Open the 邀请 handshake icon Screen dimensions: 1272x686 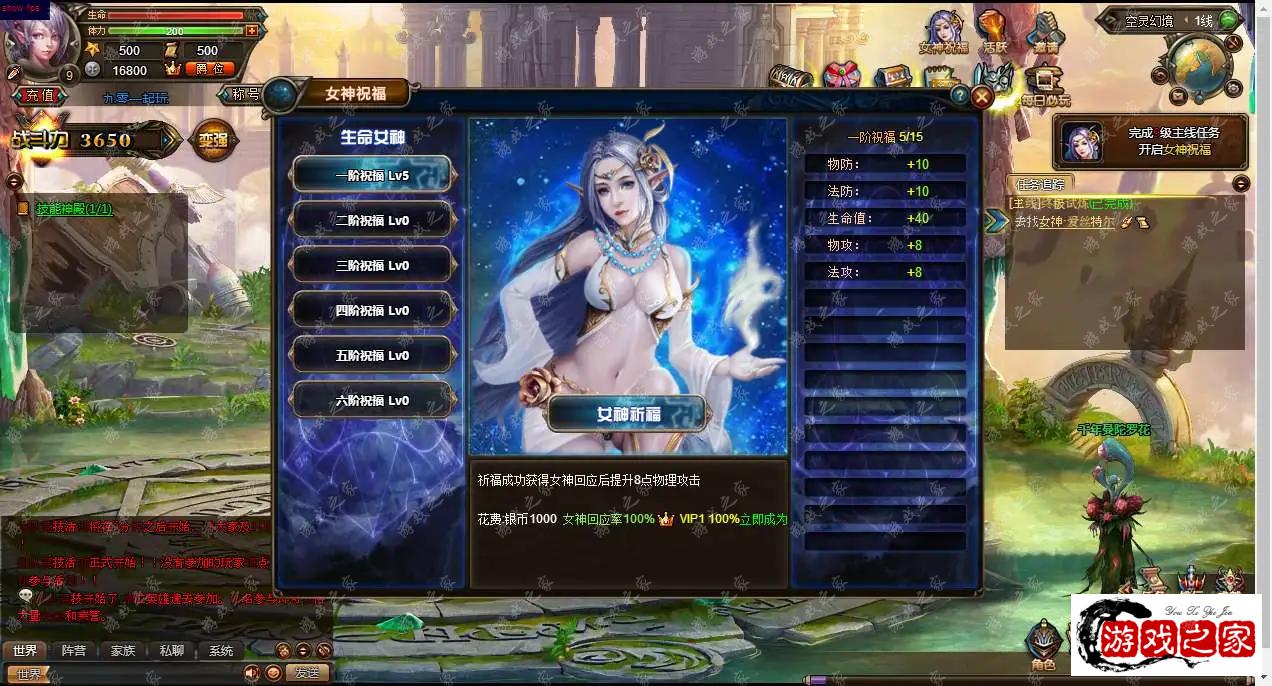click(1046, 32)
